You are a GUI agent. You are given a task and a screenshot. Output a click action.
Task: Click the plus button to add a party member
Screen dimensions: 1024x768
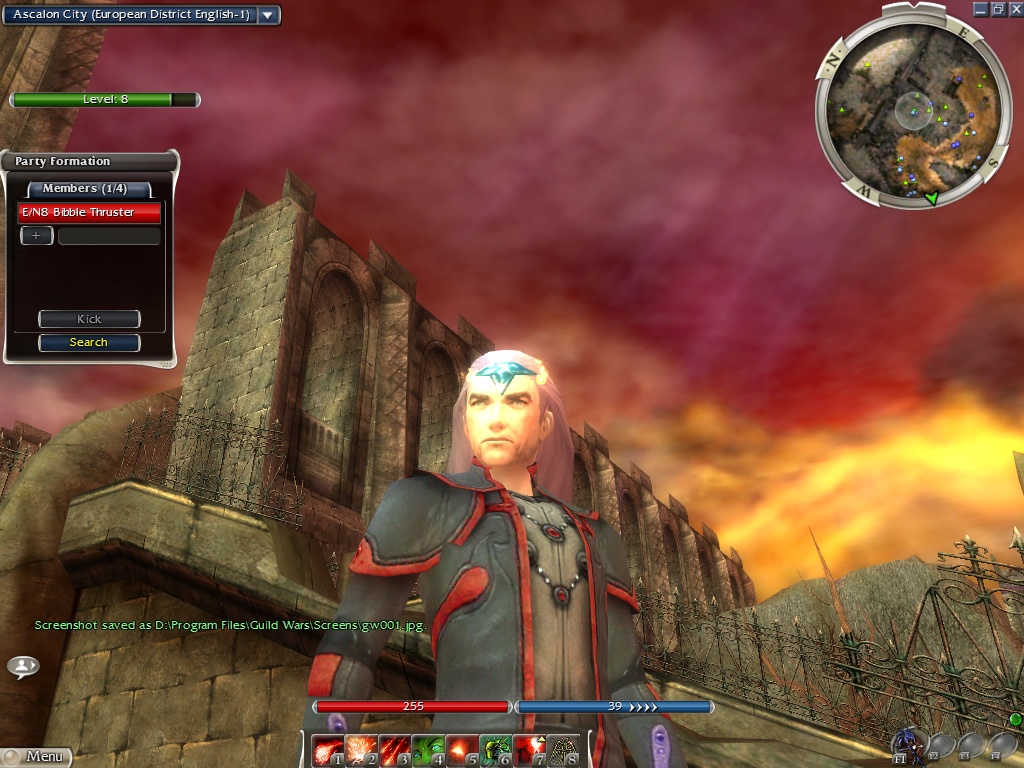coord(36,236)
